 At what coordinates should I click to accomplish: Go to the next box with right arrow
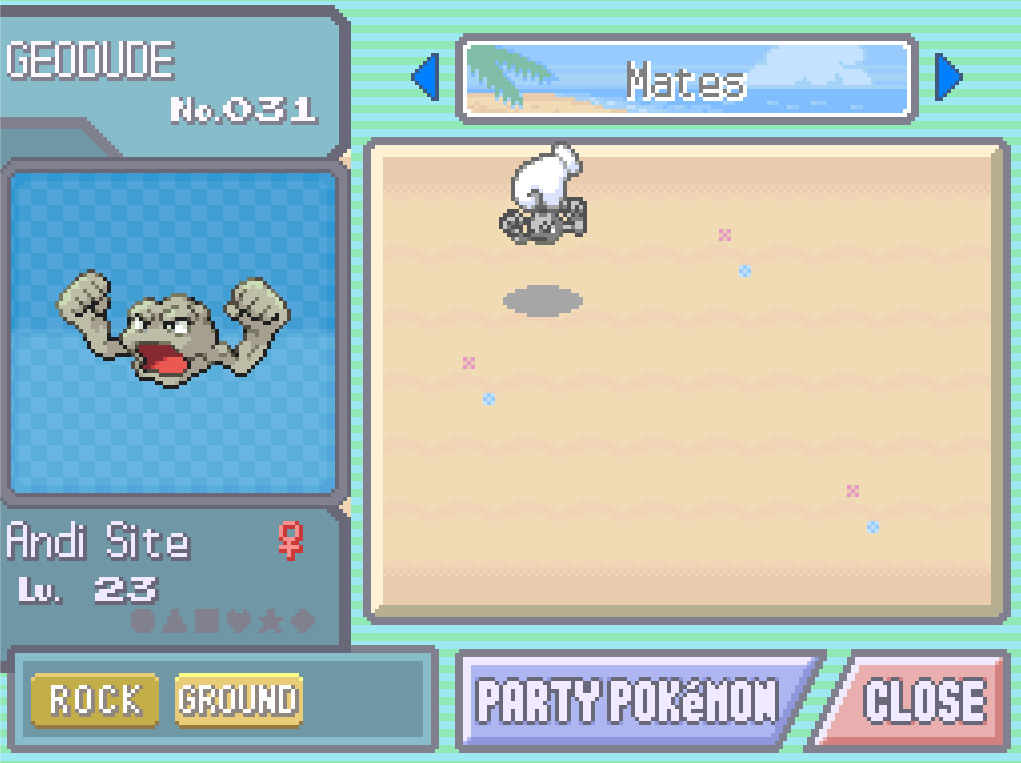click(947, 78)
